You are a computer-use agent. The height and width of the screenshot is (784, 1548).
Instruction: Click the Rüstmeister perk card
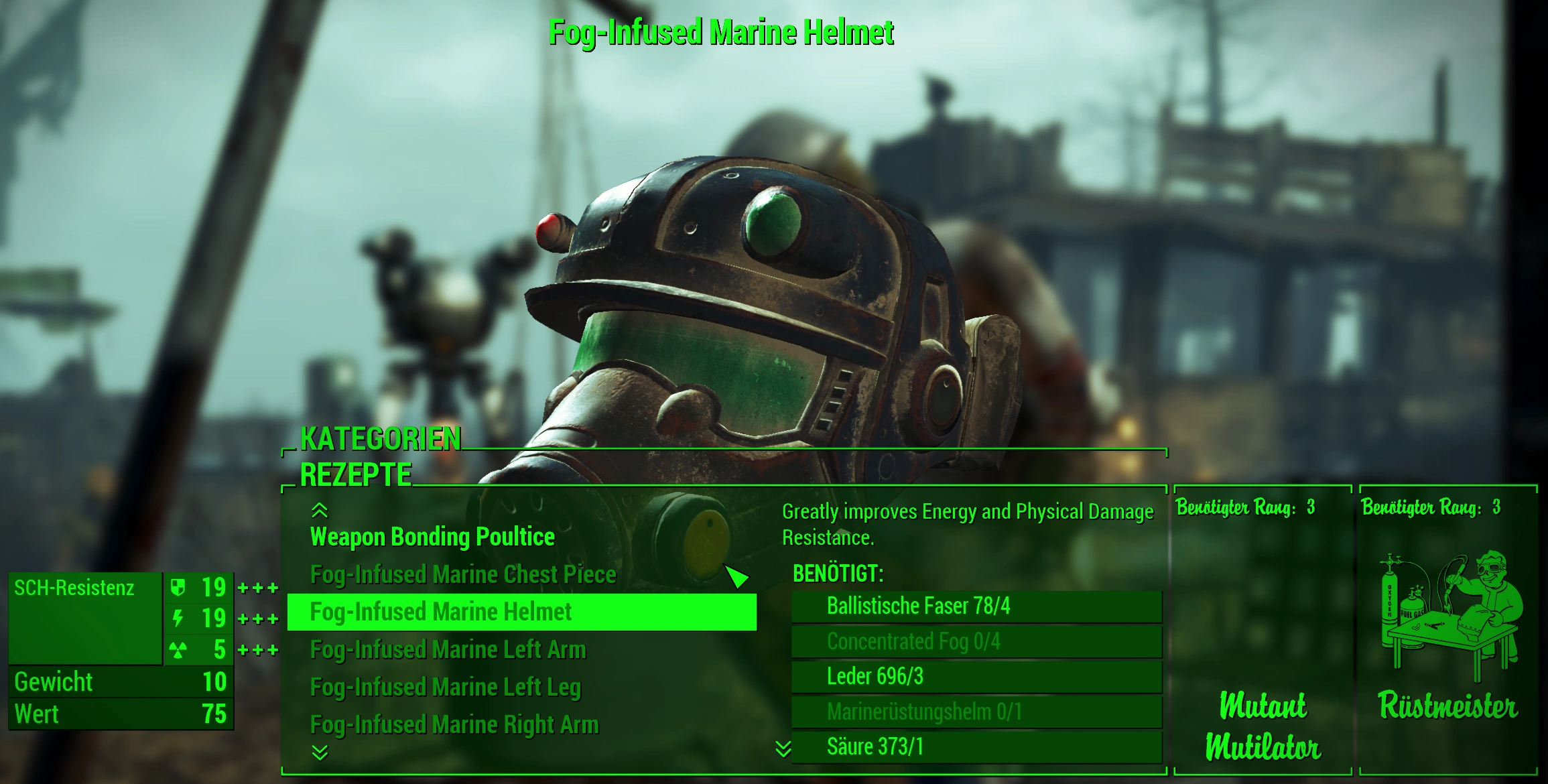pos(1447,630)
